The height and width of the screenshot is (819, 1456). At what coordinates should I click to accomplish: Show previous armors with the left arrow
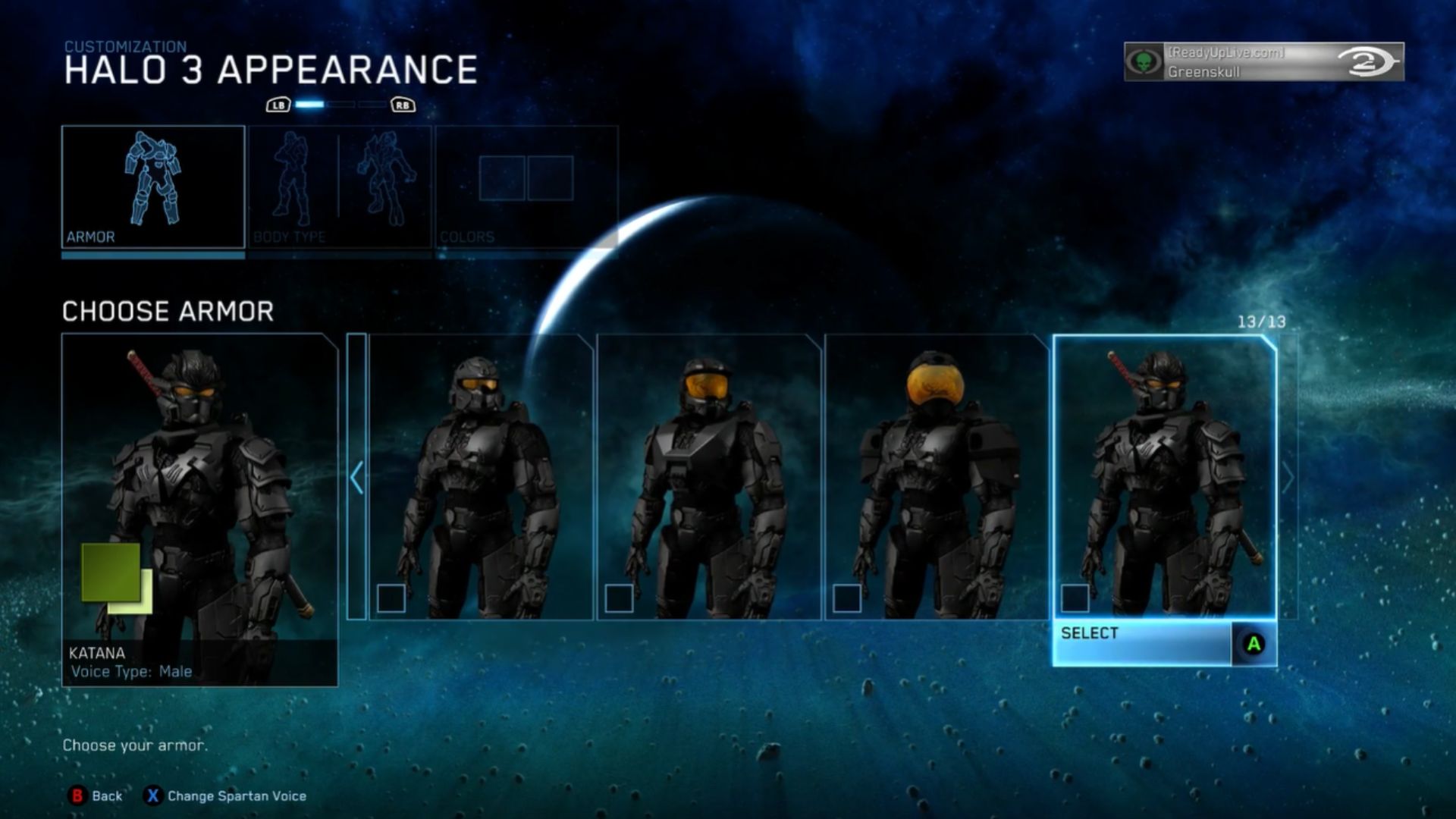tap(356, 477)
